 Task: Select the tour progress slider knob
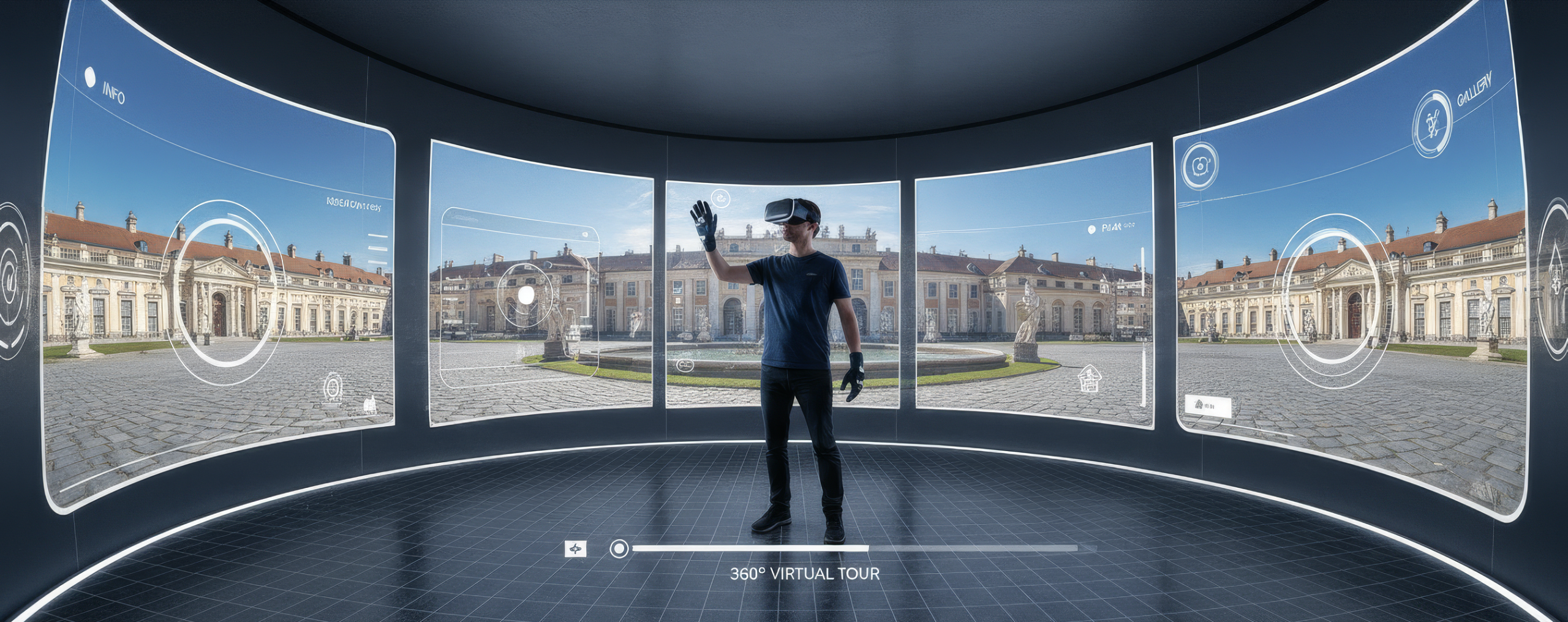point(619,549)
